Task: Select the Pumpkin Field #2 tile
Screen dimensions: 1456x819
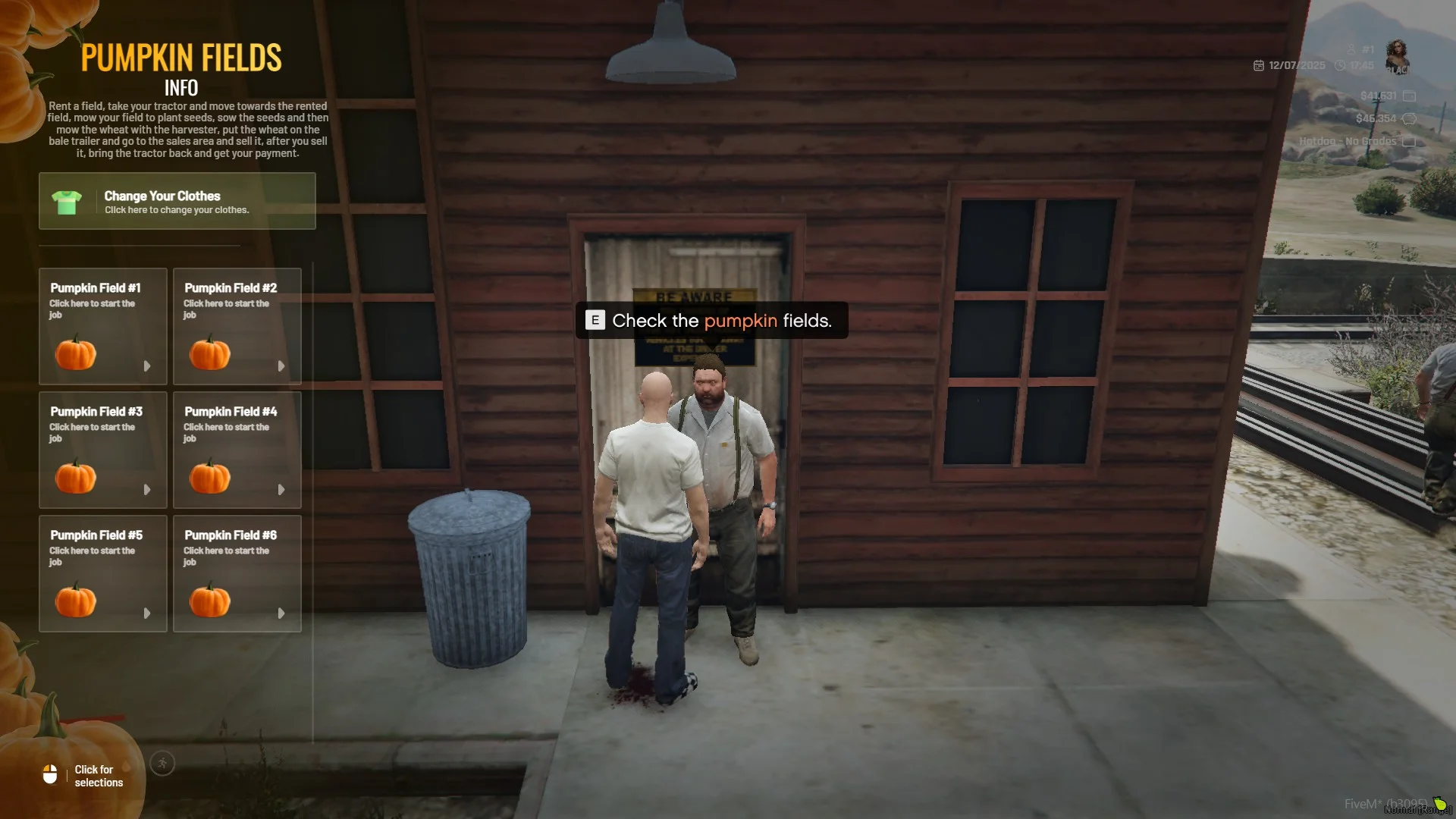Action: tap(237, 326)
